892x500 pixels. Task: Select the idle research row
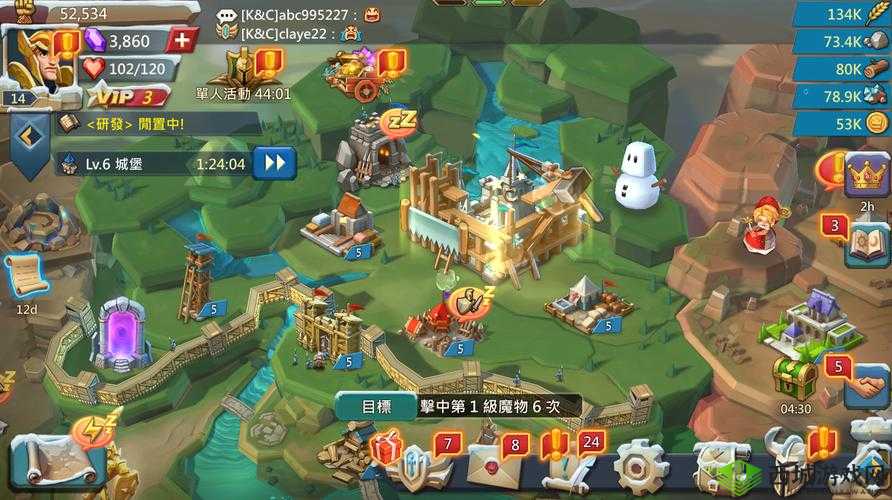click(x=140, y=124)
